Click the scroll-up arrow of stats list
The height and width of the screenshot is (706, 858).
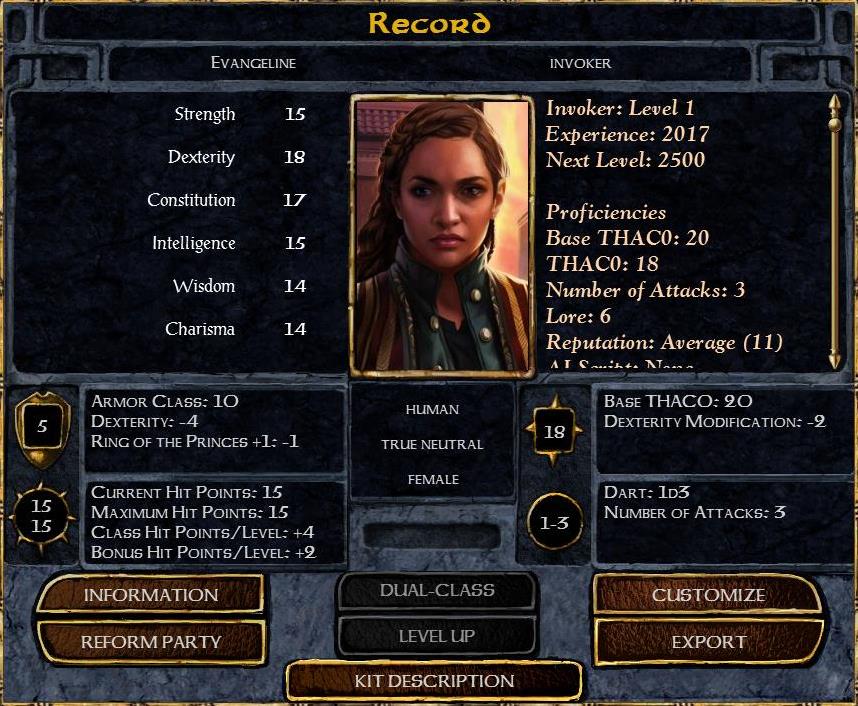(x=835, y=103)
